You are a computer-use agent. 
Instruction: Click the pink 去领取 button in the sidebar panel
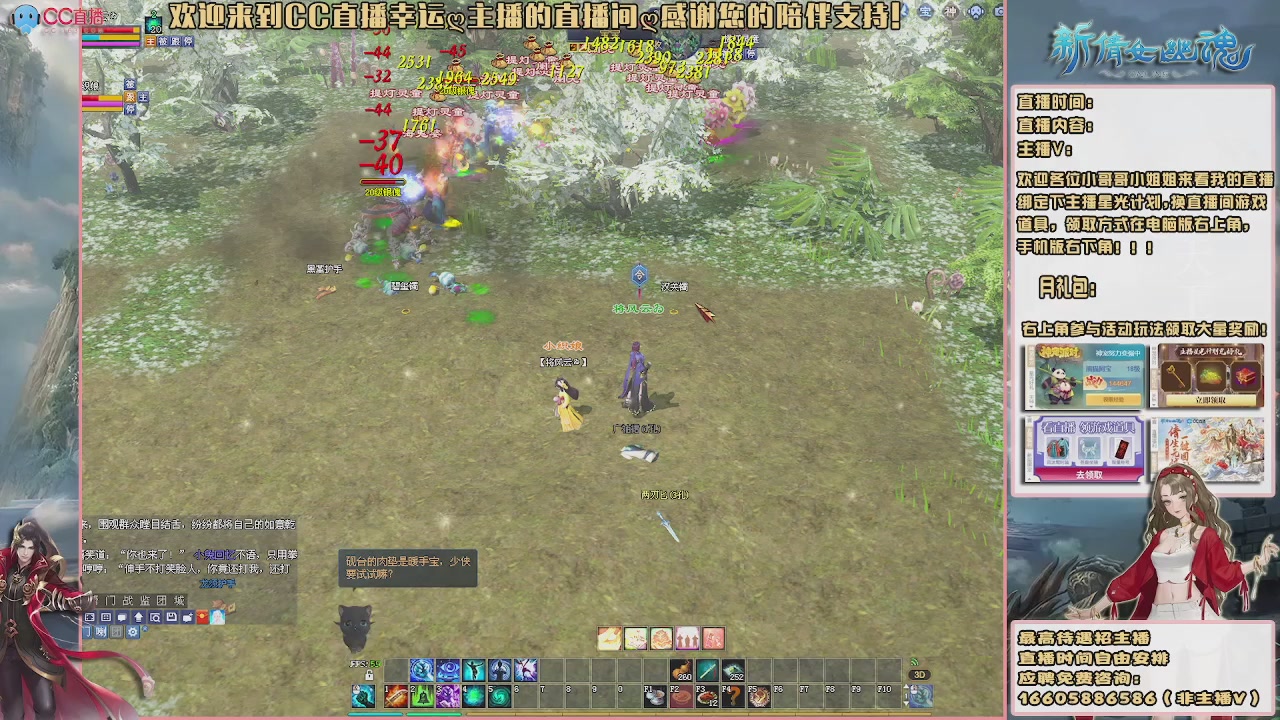tap(1091, 476)
